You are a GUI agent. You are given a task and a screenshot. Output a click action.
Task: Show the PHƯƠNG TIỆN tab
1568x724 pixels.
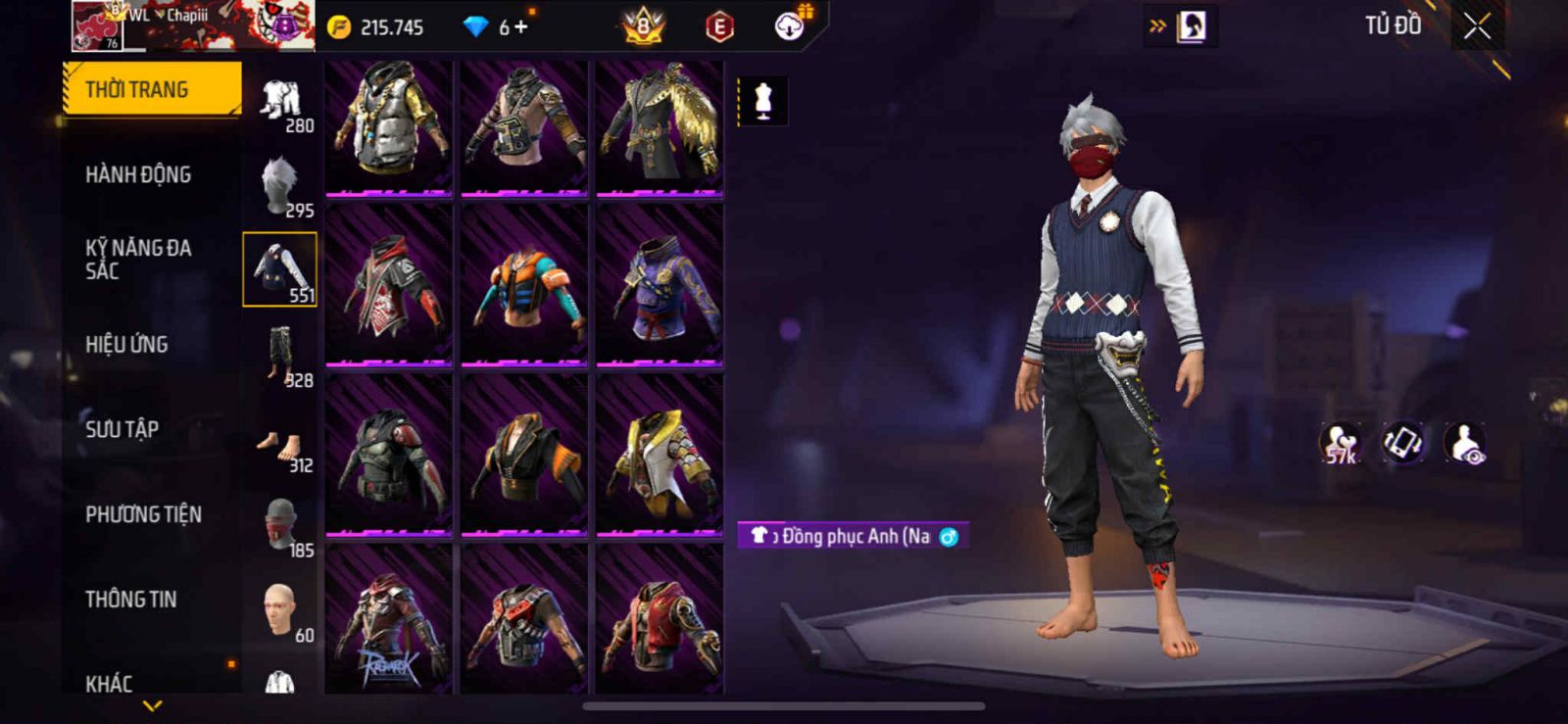pyautogui.click(x=143, y=514)
